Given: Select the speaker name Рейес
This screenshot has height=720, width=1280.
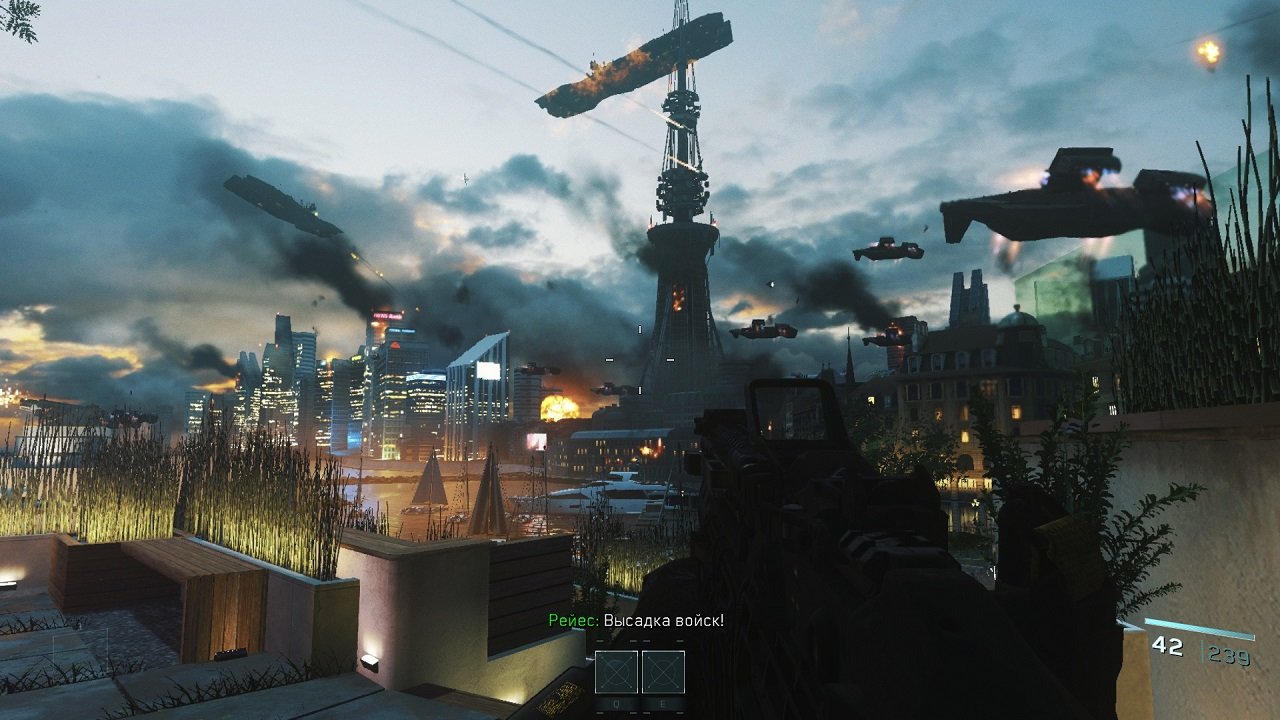Looking at the screenshot, I should (575, 618).
